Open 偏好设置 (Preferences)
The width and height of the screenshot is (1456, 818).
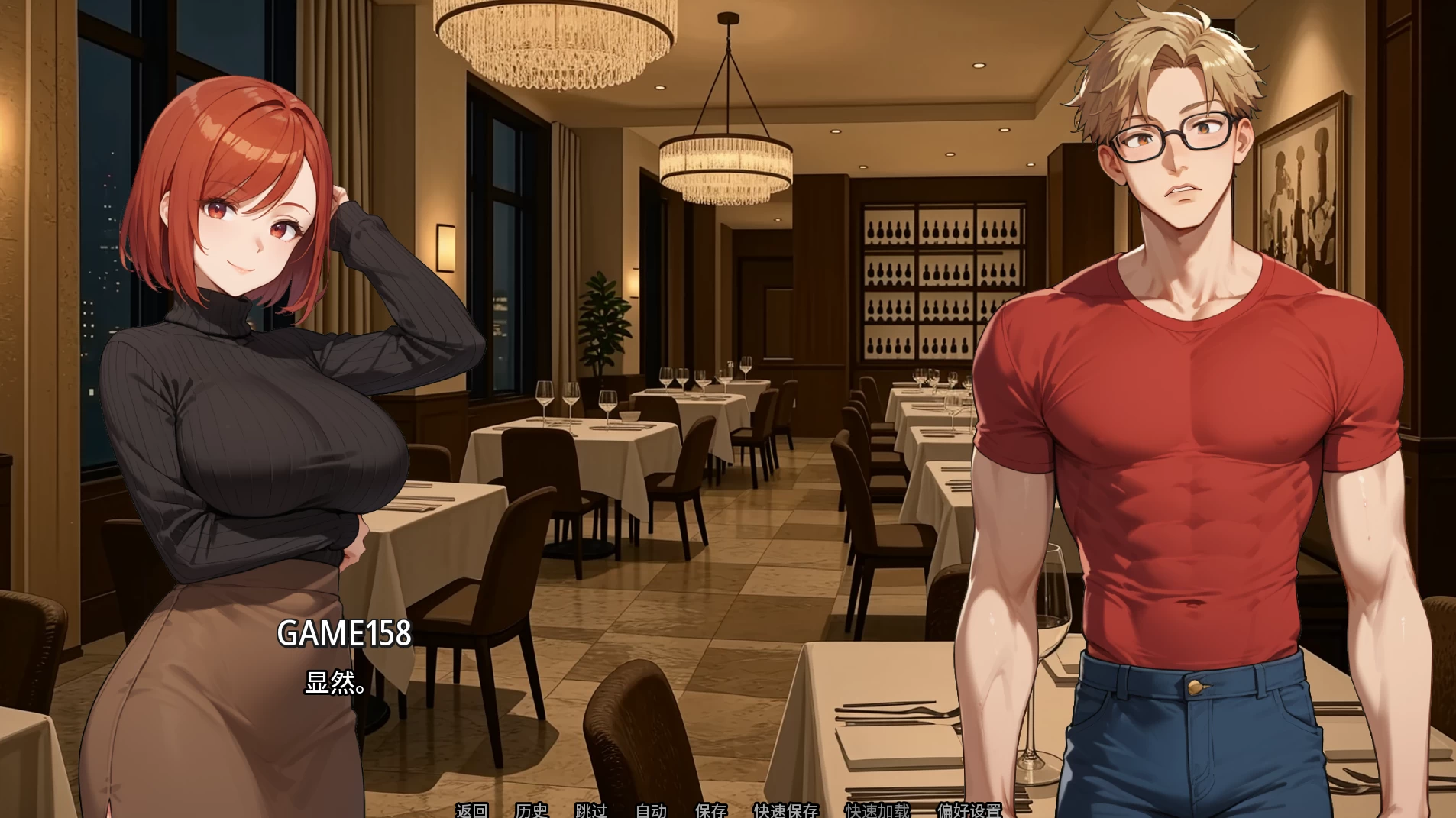pyautogui.click(x=969, y=810)
